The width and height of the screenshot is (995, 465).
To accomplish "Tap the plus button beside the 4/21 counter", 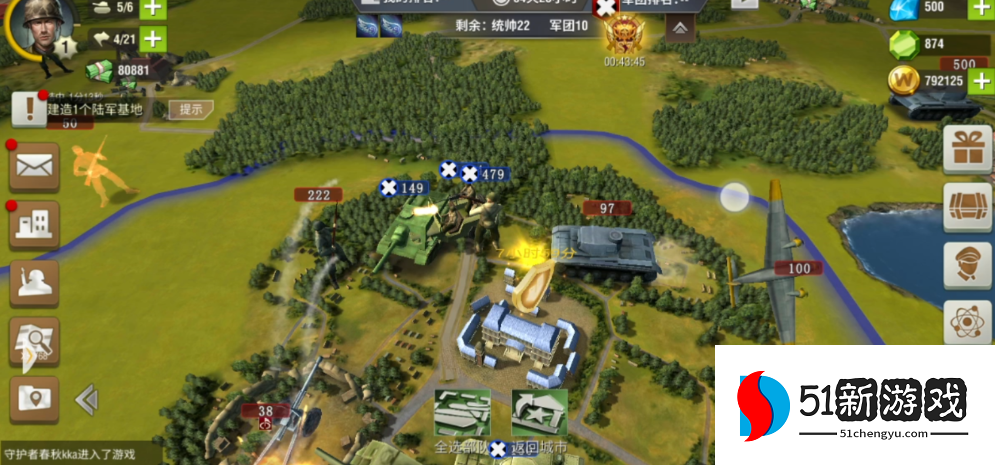I will coord(153,40).
